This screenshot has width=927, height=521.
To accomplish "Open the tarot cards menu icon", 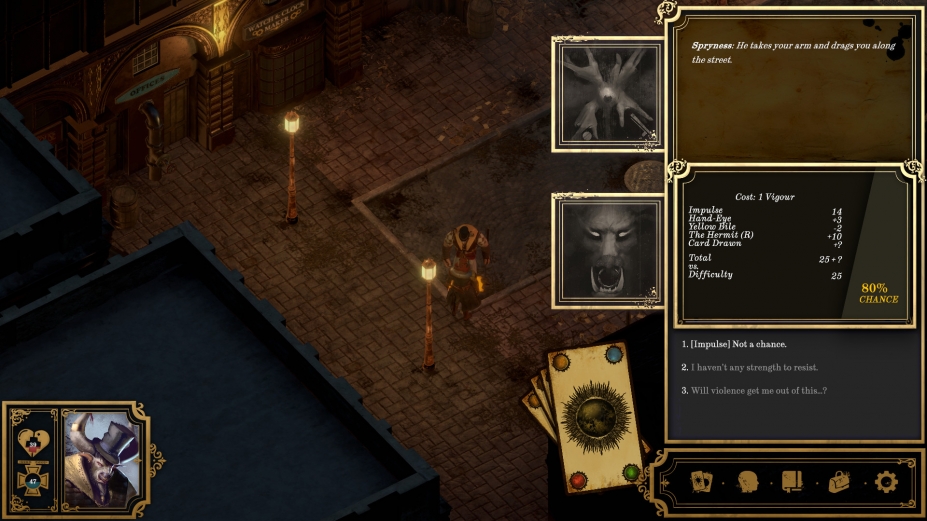I will (702, 482).
